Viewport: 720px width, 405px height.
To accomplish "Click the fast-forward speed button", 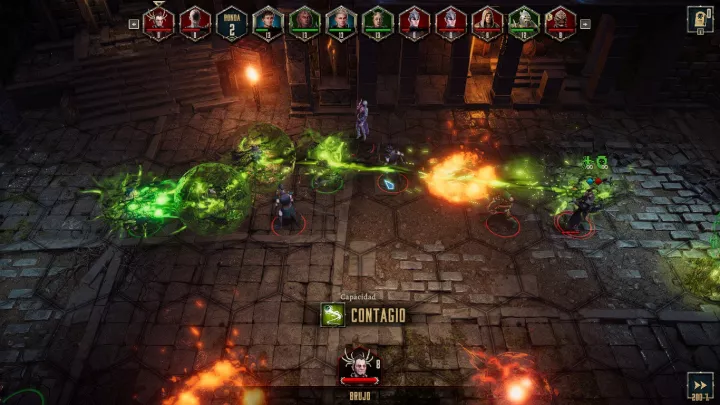I will [x=699, y=384].
